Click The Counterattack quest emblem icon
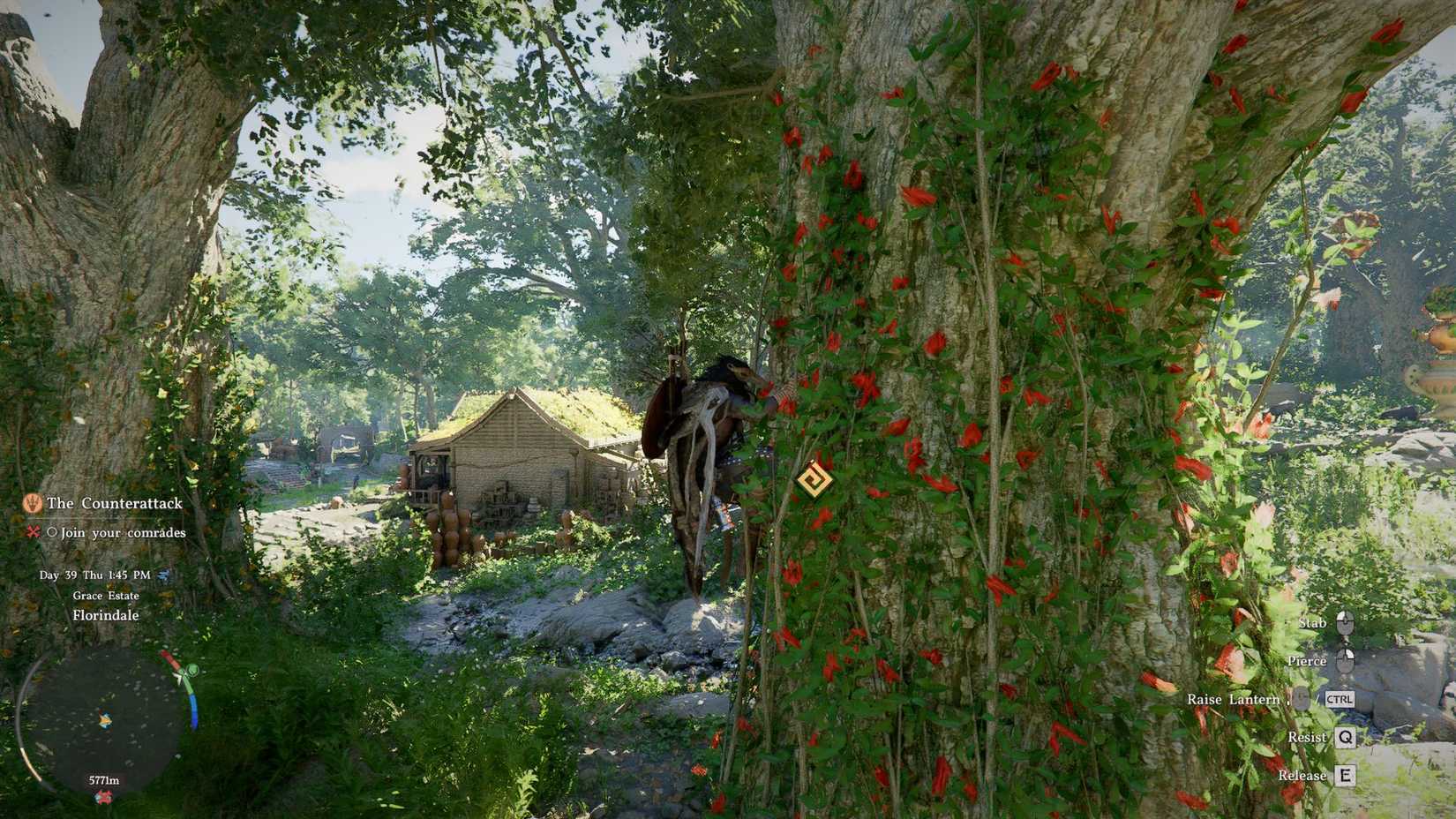1456x819 pixels. click(33, 503)
